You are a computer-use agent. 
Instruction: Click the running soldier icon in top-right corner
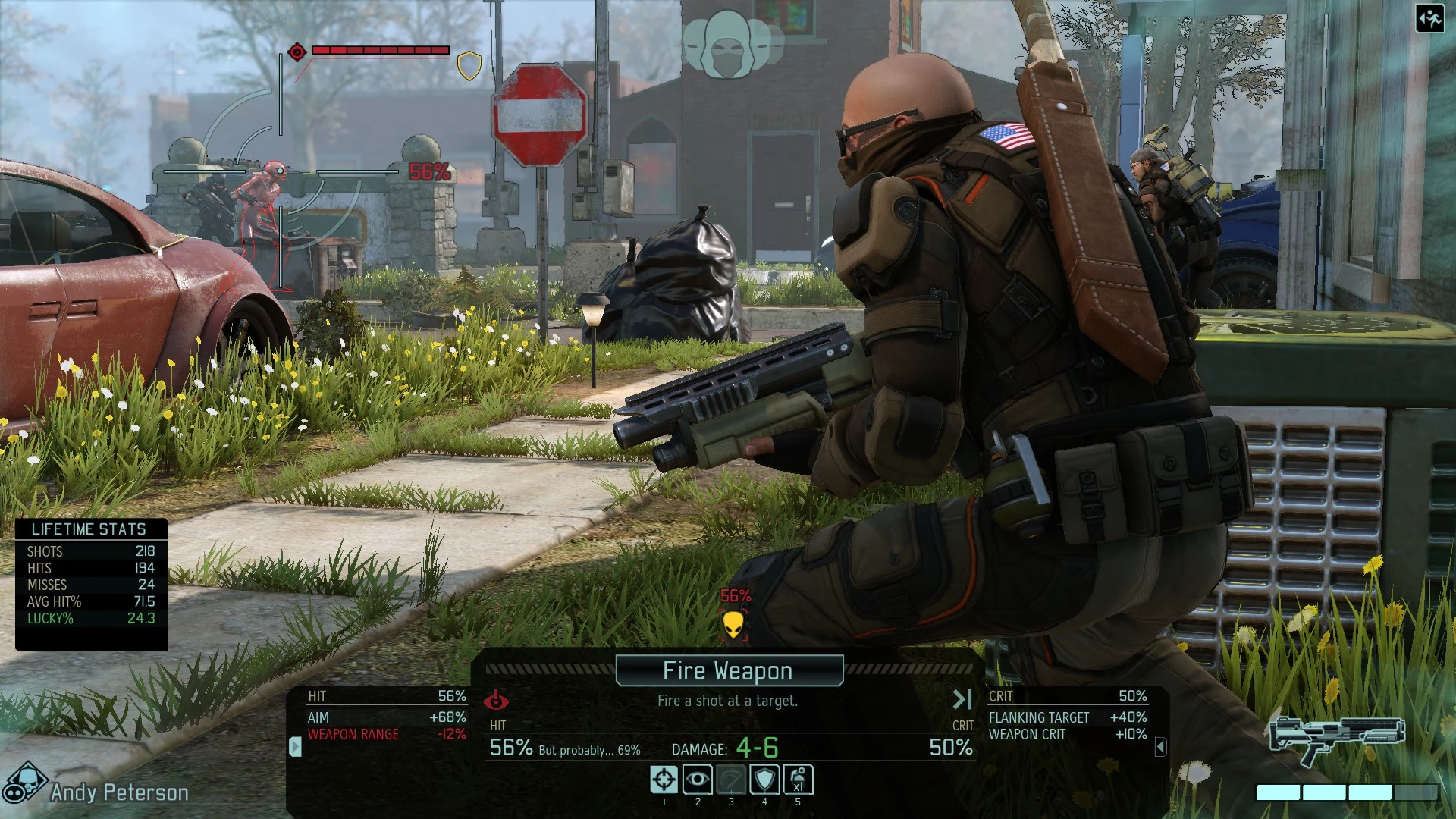[1429, 20]
